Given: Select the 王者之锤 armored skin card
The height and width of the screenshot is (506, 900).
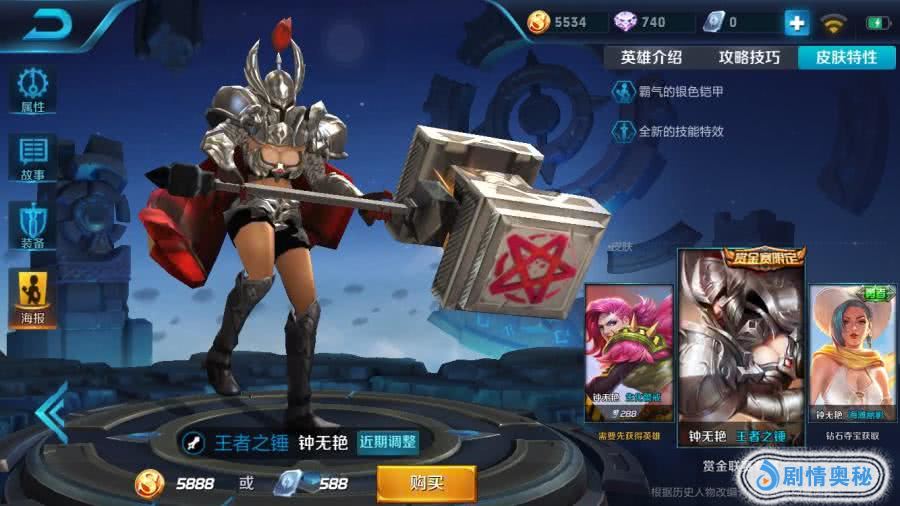Looking at the screenshot, I should pos(741,347).
